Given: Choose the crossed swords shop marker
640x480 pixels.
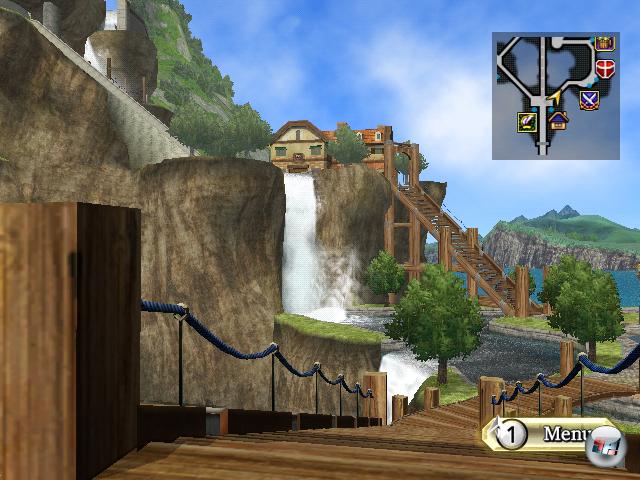Looking at the screenshot, I should point(589,99).
